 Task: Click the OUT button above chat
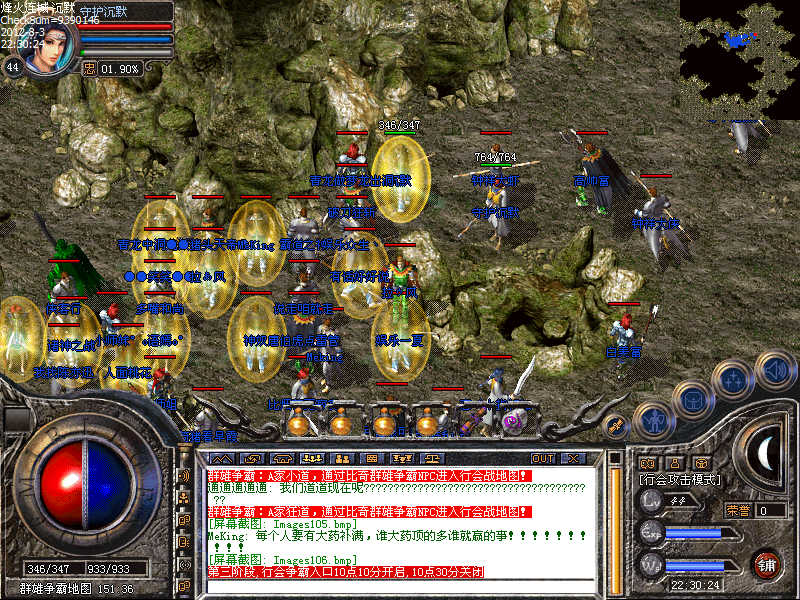[543, 458]
